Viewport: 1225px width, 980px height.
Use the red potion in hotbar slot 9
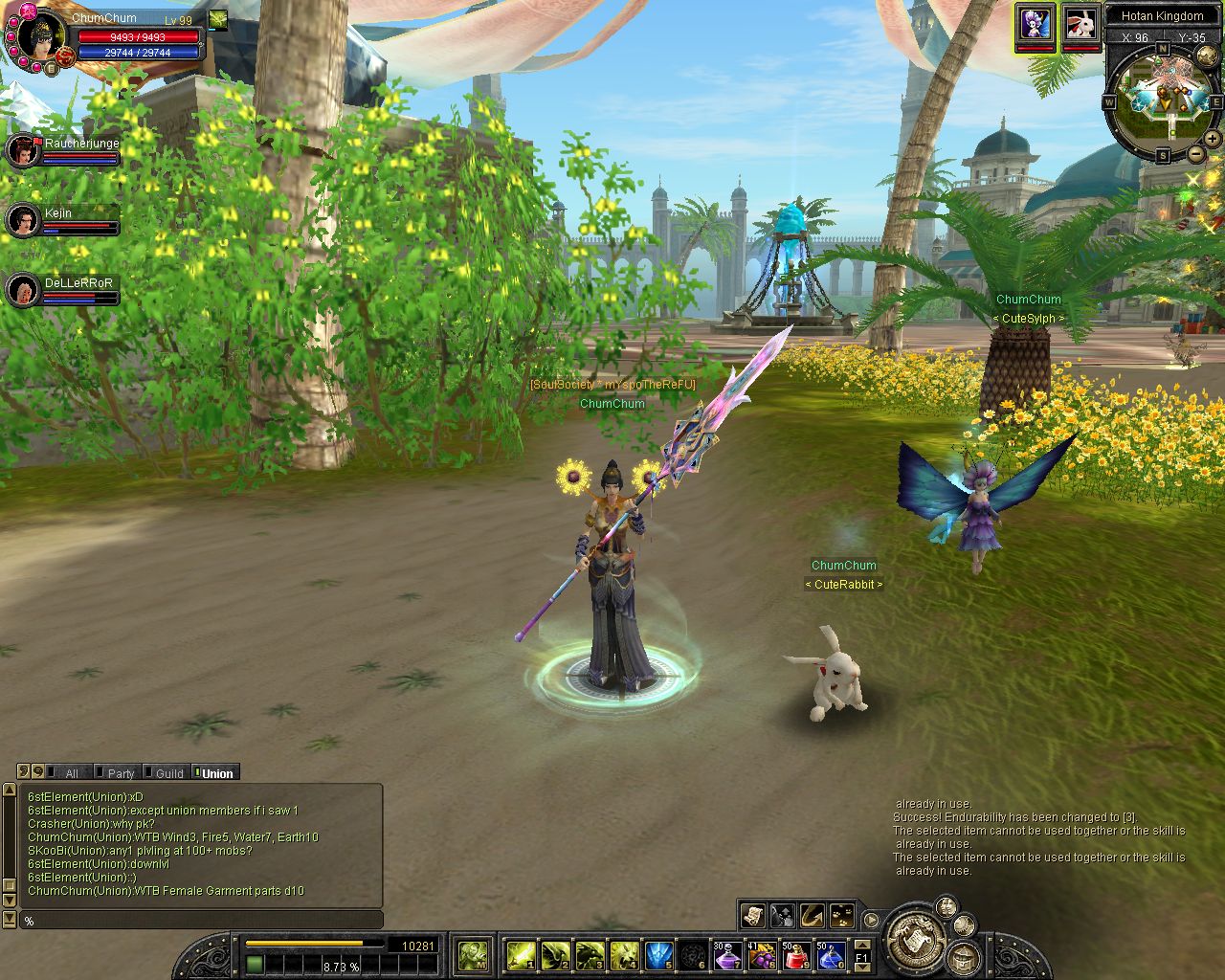click(x=796, y=955)
